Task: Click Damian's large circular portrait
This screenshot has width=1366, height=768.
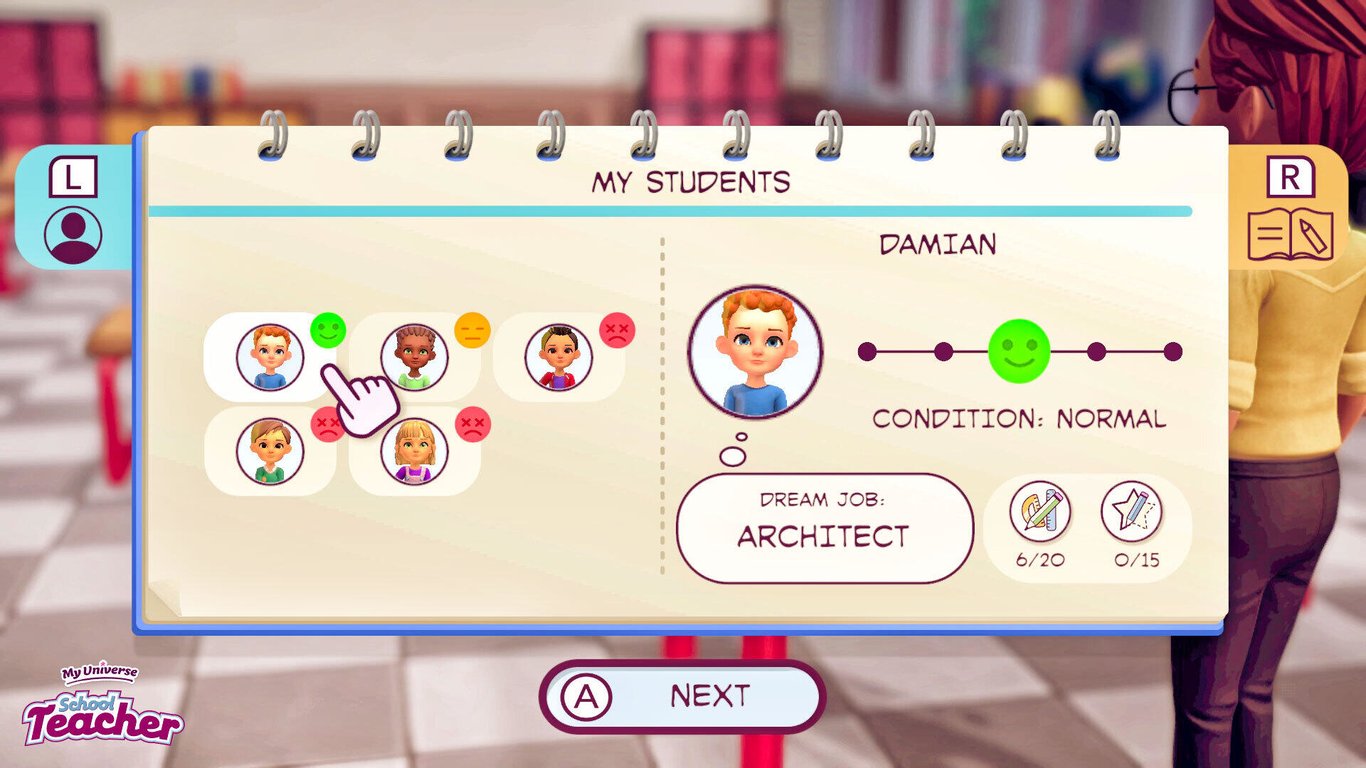Action: (755, 352)
